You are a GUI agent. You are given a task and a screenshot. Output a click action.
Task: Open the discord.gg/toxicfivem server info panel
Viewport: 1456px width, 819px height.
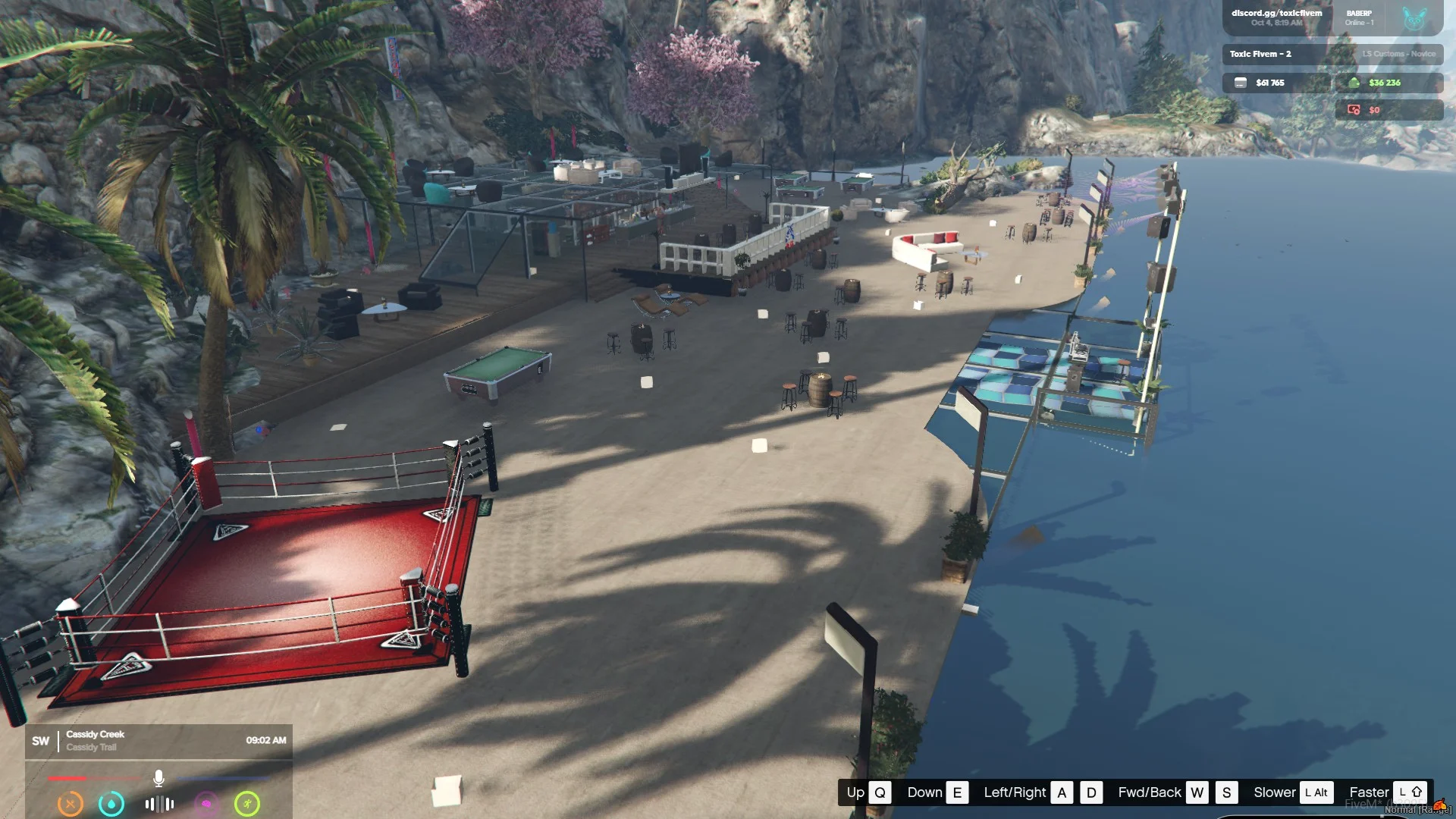[x=1276, y=17]
